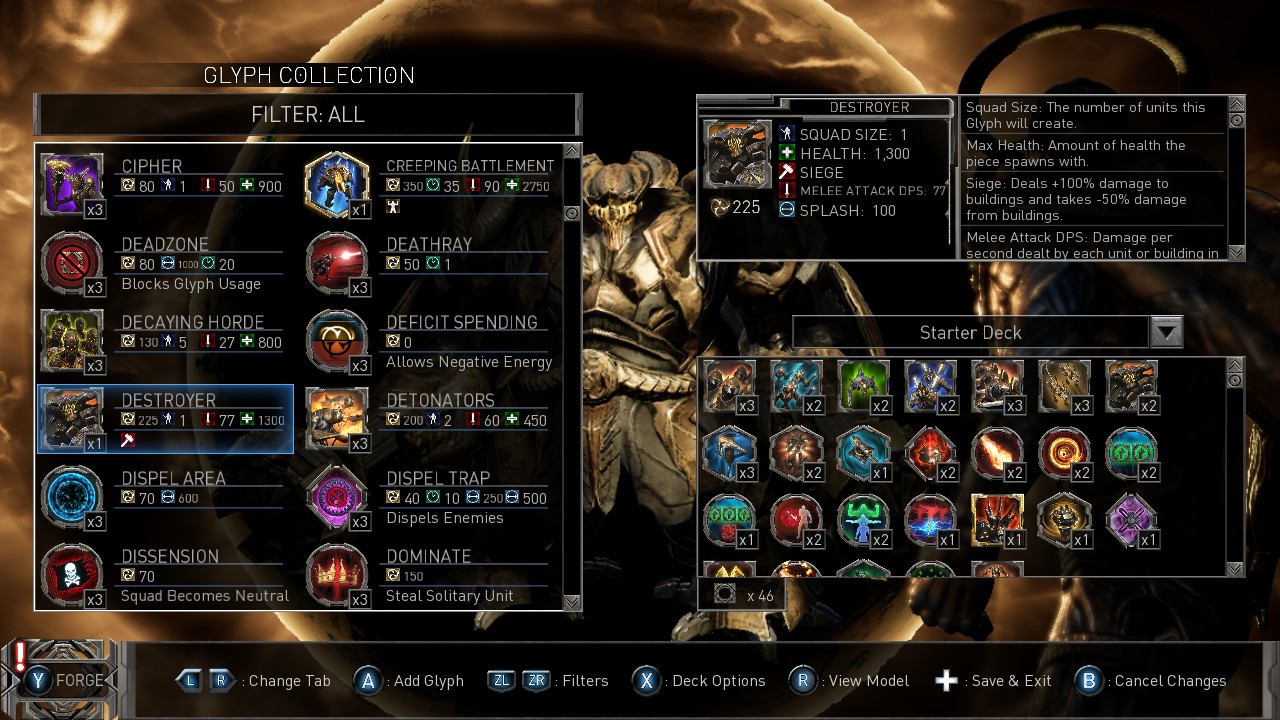Open the Starter Deck dropdown
Screen dimensions: 1280x720
pos(1166,332)
